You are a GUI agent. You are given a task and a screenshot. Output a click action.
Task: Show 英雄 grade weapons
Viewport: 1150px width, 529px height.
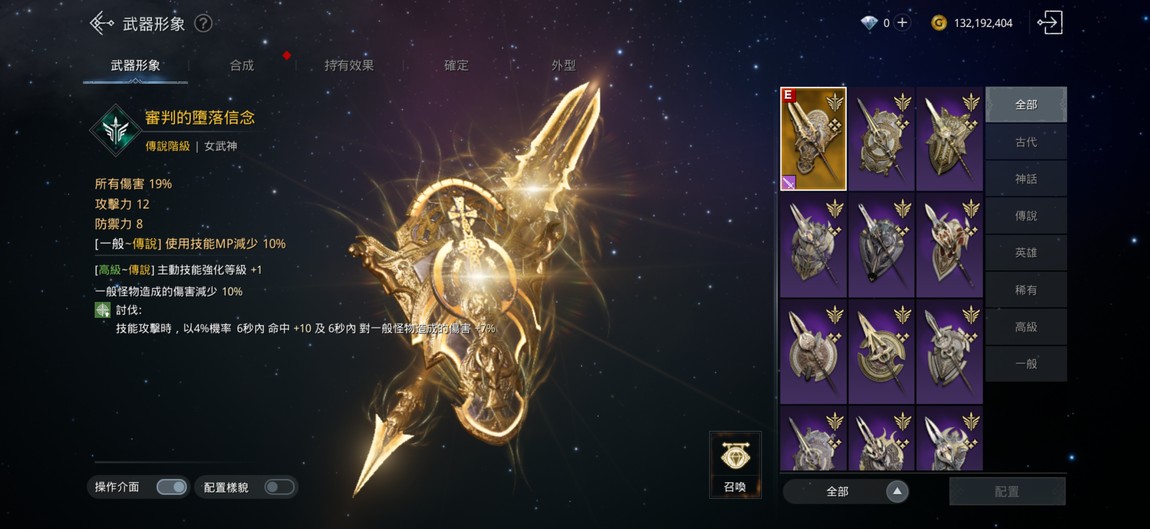tap(1026, 253)
